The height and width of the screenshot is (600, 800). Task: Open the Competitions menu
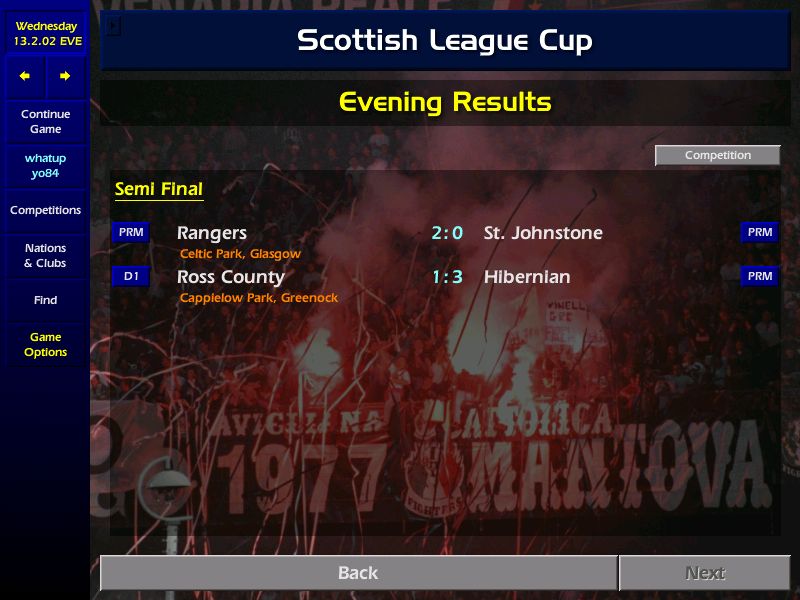45,210
